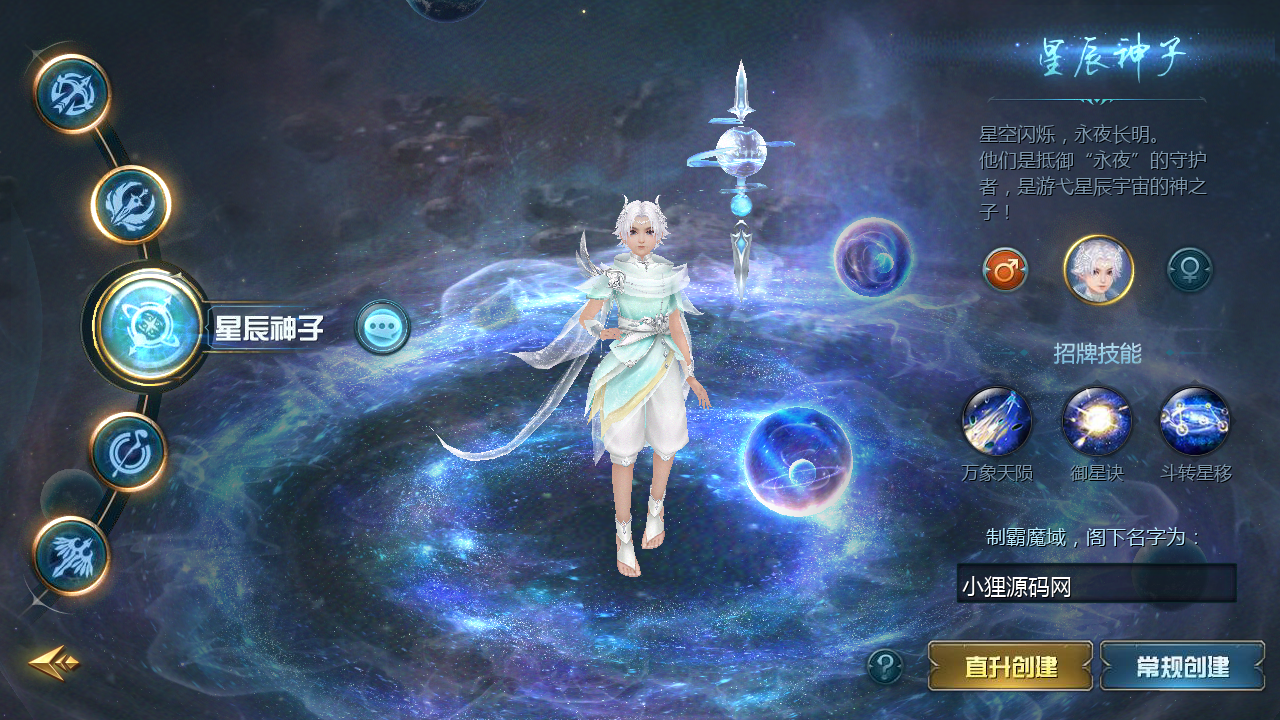1280x720 pixels.
Task: Open the class details speech bubble button
Action: coord(382,327)
